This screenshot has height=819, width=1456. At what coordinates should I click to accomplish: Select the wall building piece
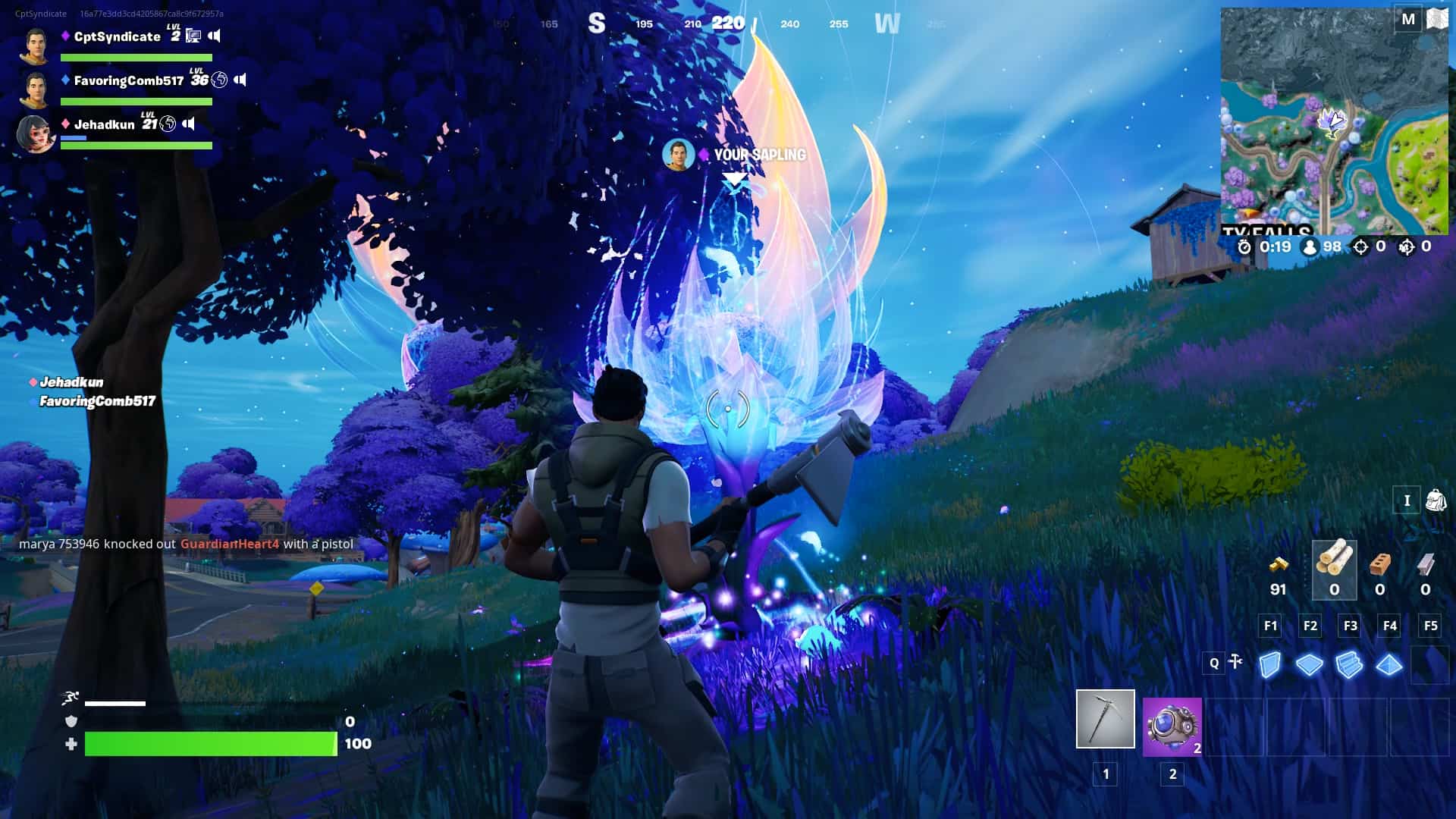click(x=1269, y=663)
